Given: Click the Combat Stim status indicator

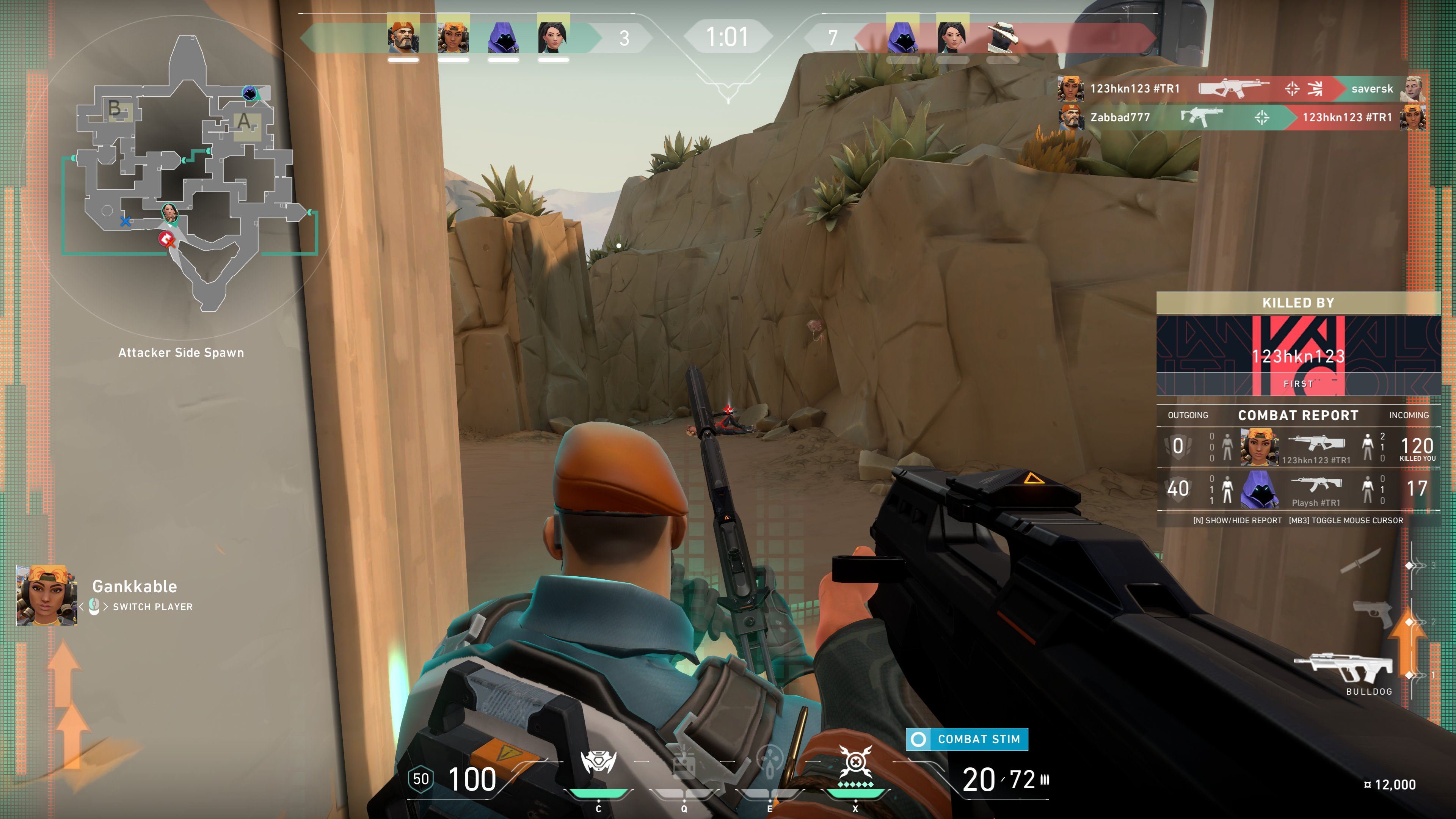Looking at the screenshot, I should pyautogui.click(x=967, y=739).
